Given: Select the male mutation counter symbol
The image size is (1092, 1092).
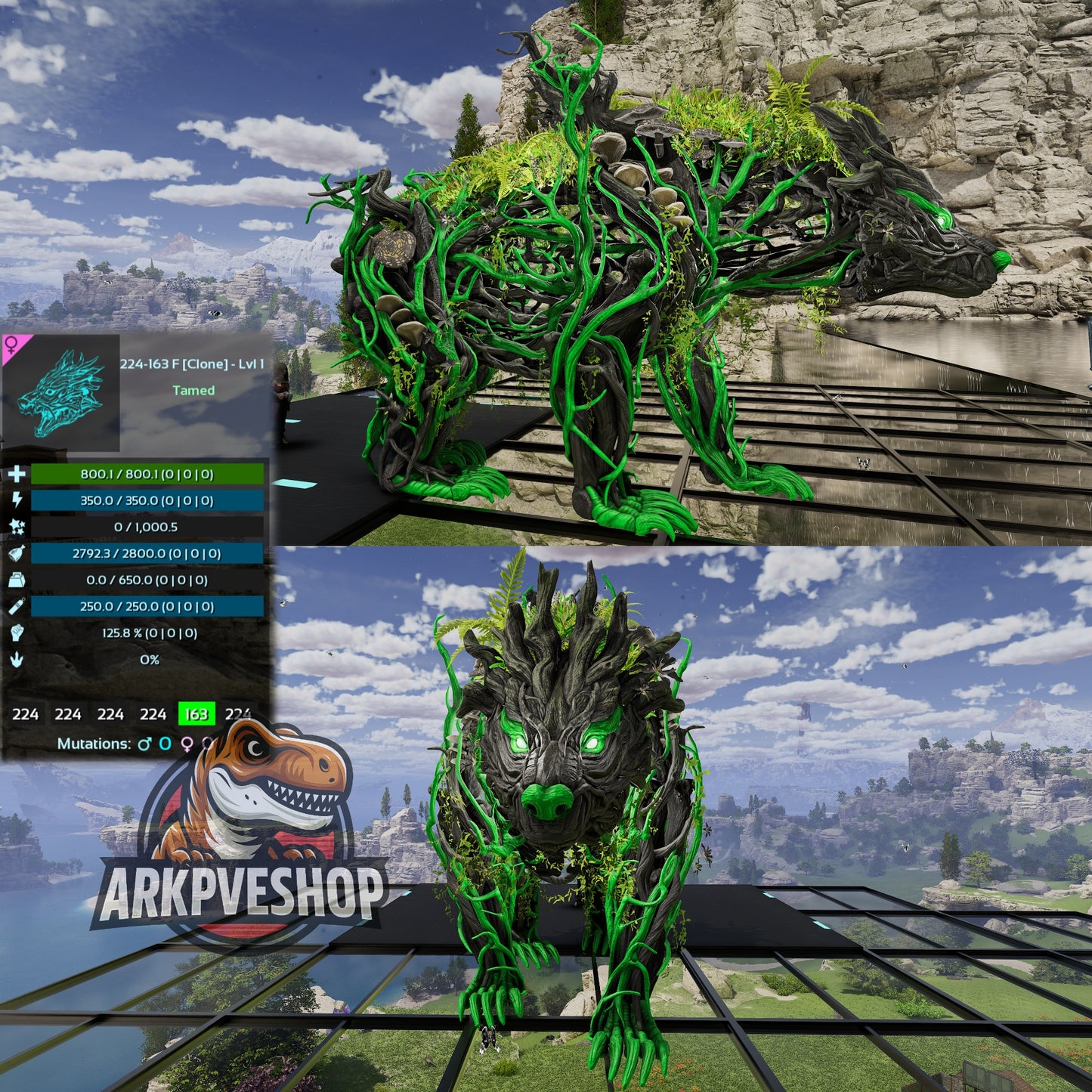Looking at the screenshot, I should (145, 744).
